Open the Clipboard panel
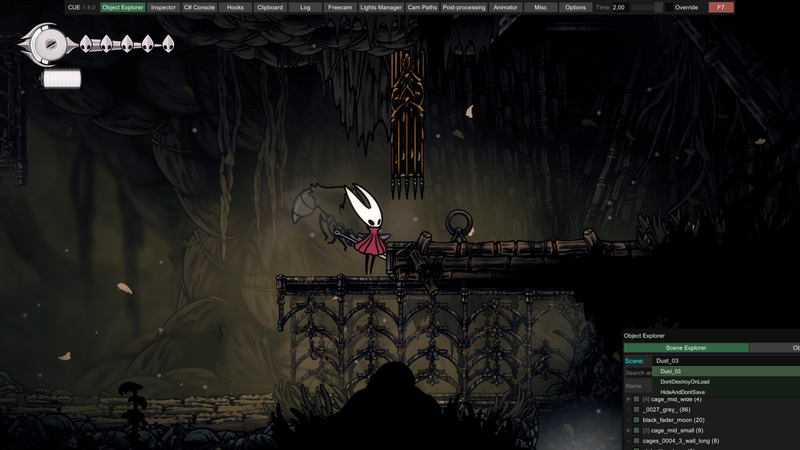Screen dimensions: 800x450 pos(270,7)
